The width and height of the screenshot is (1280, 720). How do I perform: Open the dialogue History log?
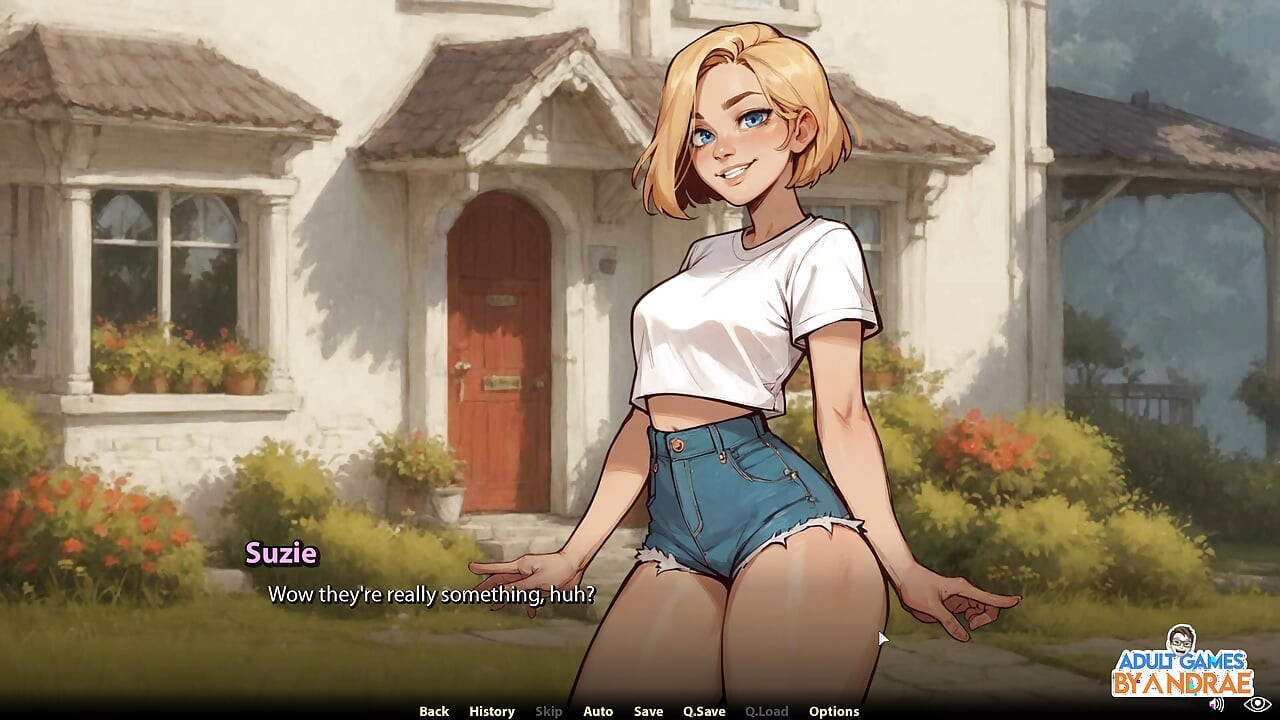coord(492,711)
